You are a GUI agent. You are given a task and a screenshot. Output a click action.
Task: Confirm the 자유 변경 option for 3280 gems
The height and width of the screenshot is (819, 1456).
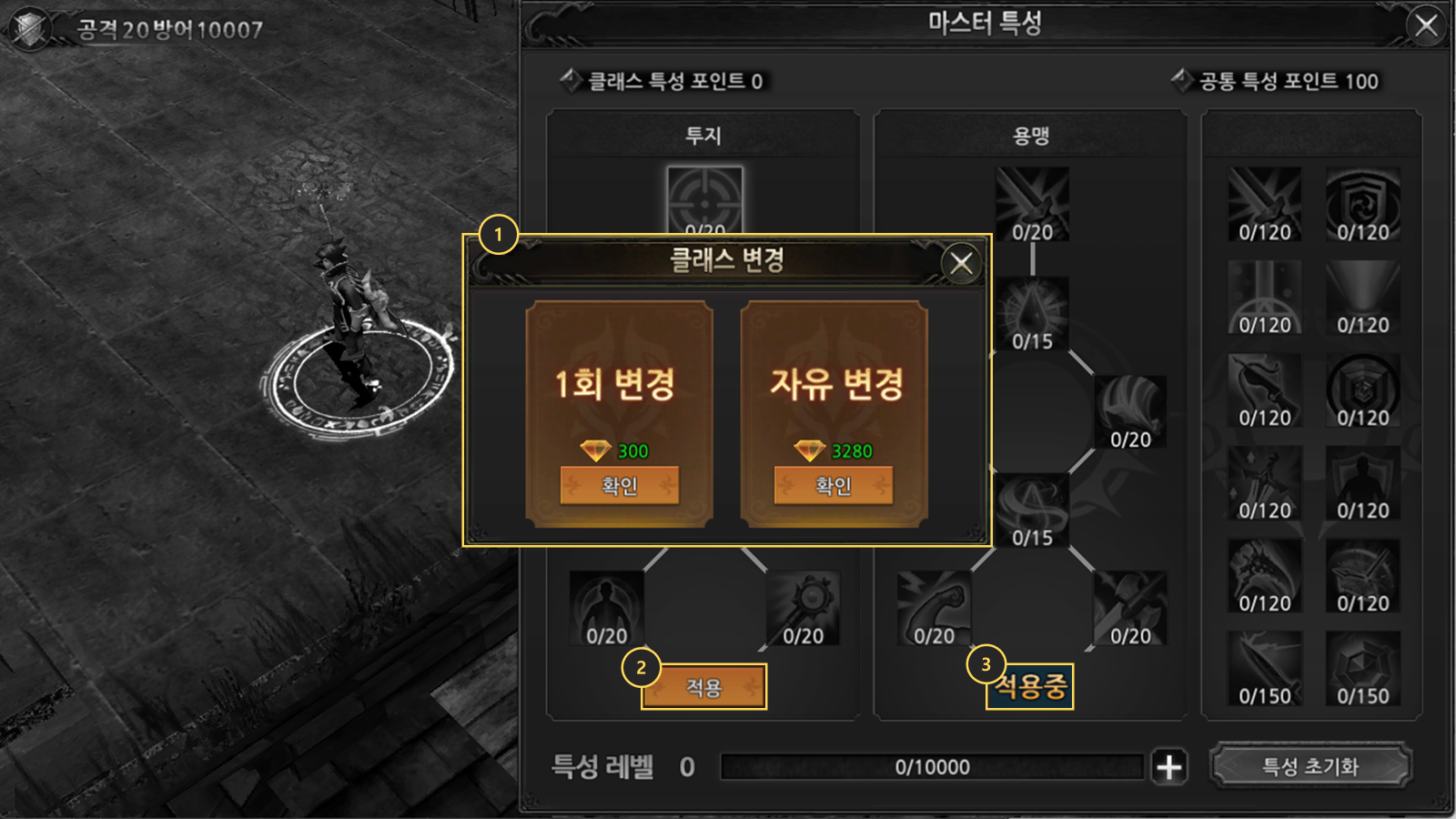(834, 485)
